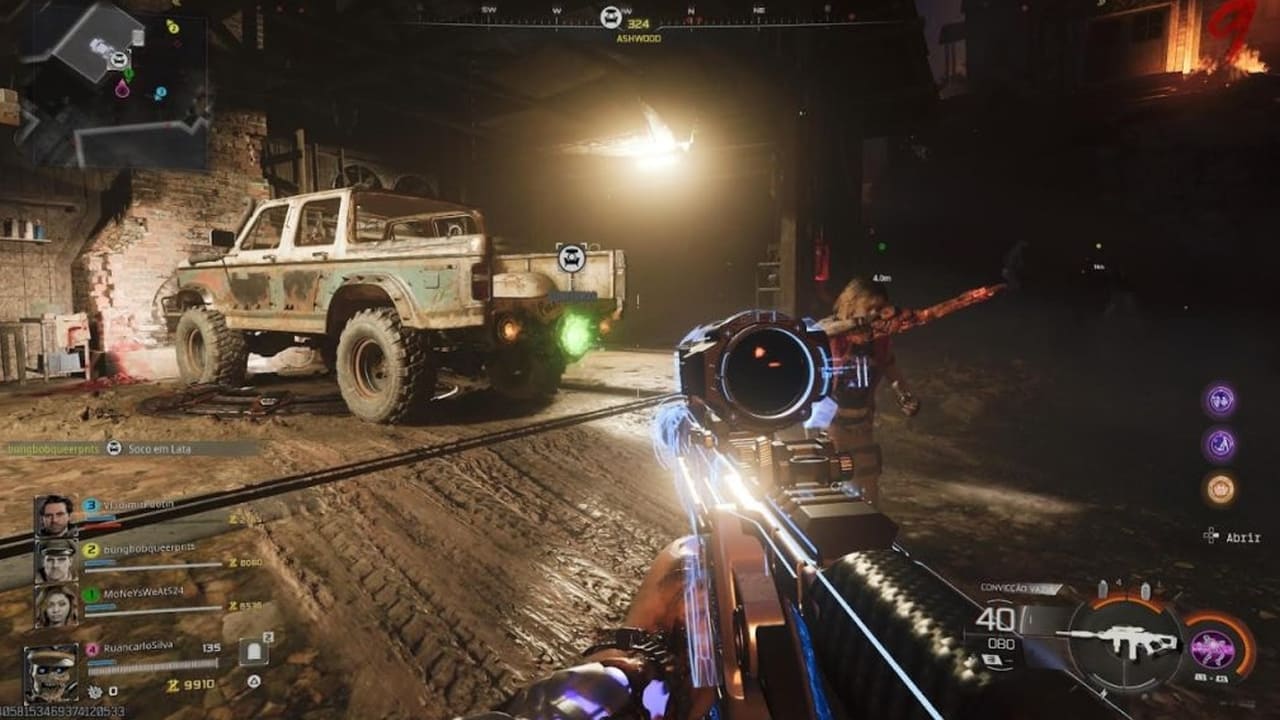Click RuancarloSilva's skull-faced portrait
1280x720 pixels.
click(x=51, y=672)
